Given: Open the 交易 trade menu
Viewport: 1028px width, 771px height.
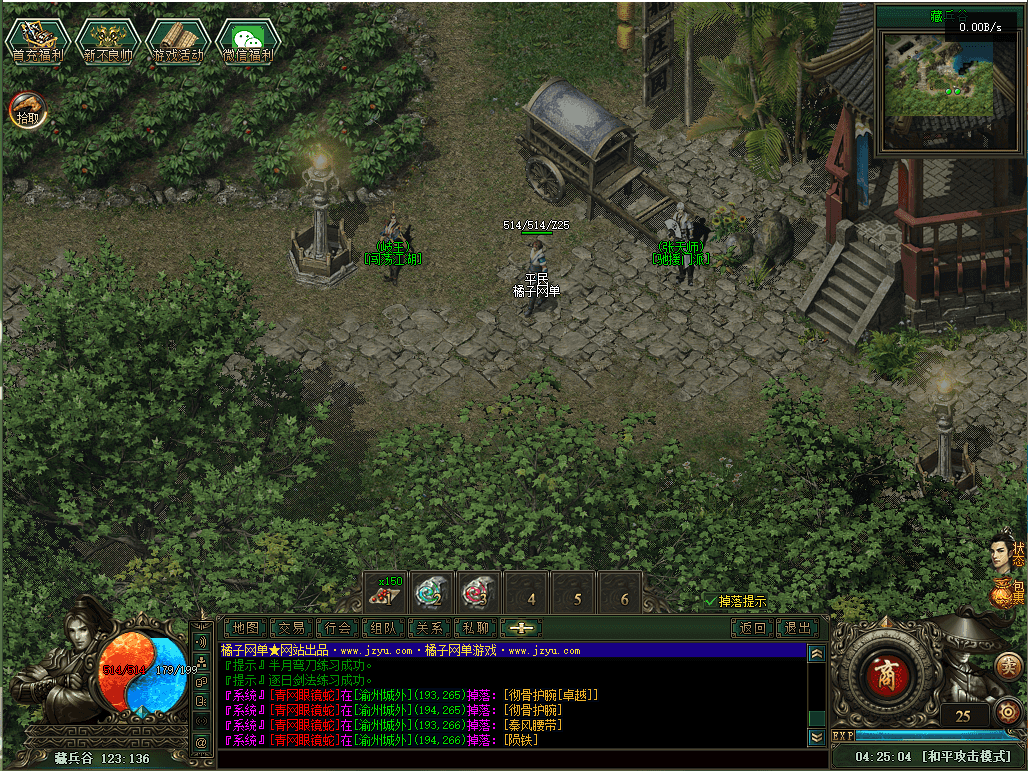Looking at the screenshot, I should [291, 628].
